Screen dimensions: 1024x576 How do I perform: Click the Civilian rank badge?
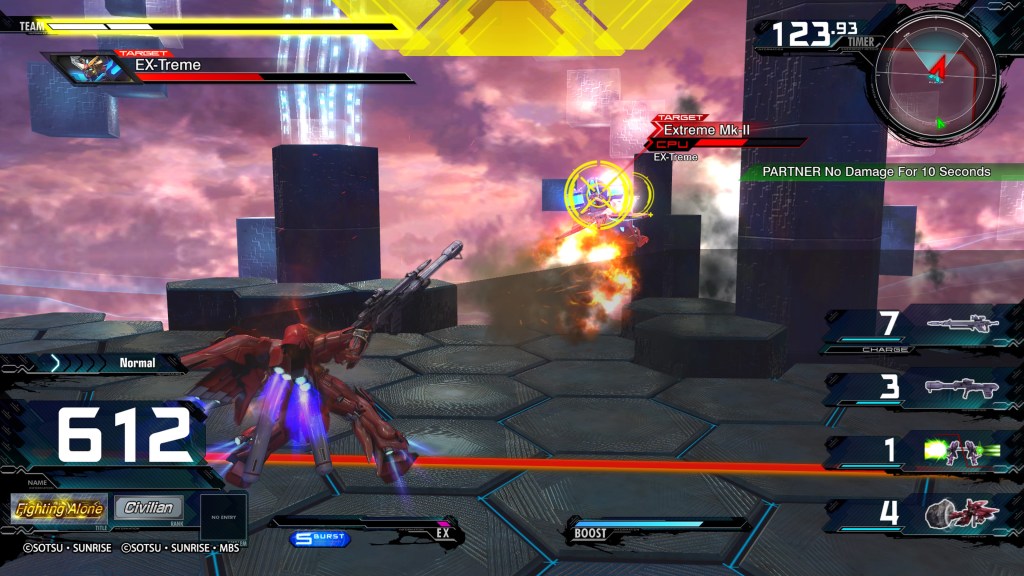click(x=149, y=508)
